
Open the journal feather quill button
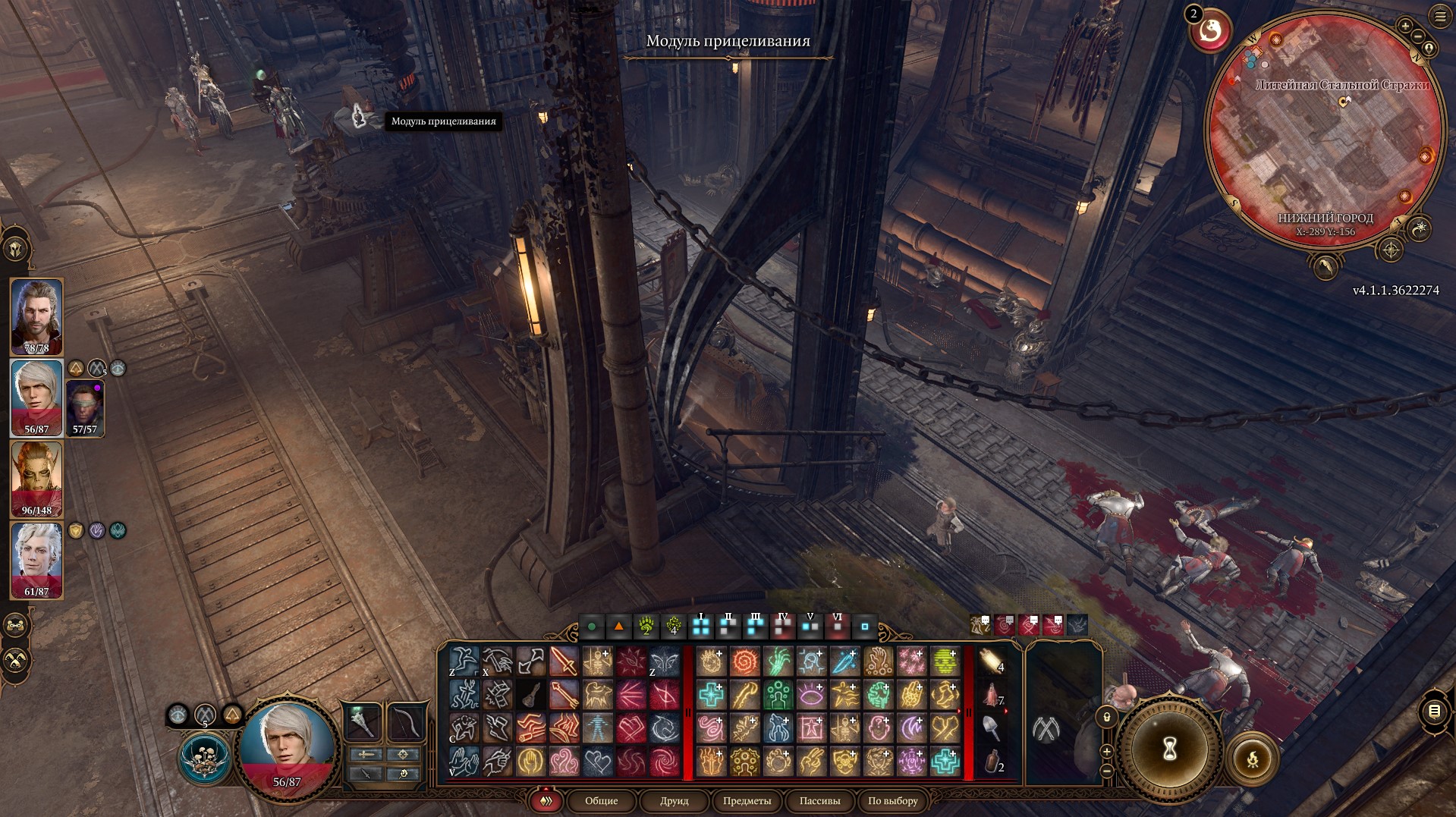coord(1325,266)
